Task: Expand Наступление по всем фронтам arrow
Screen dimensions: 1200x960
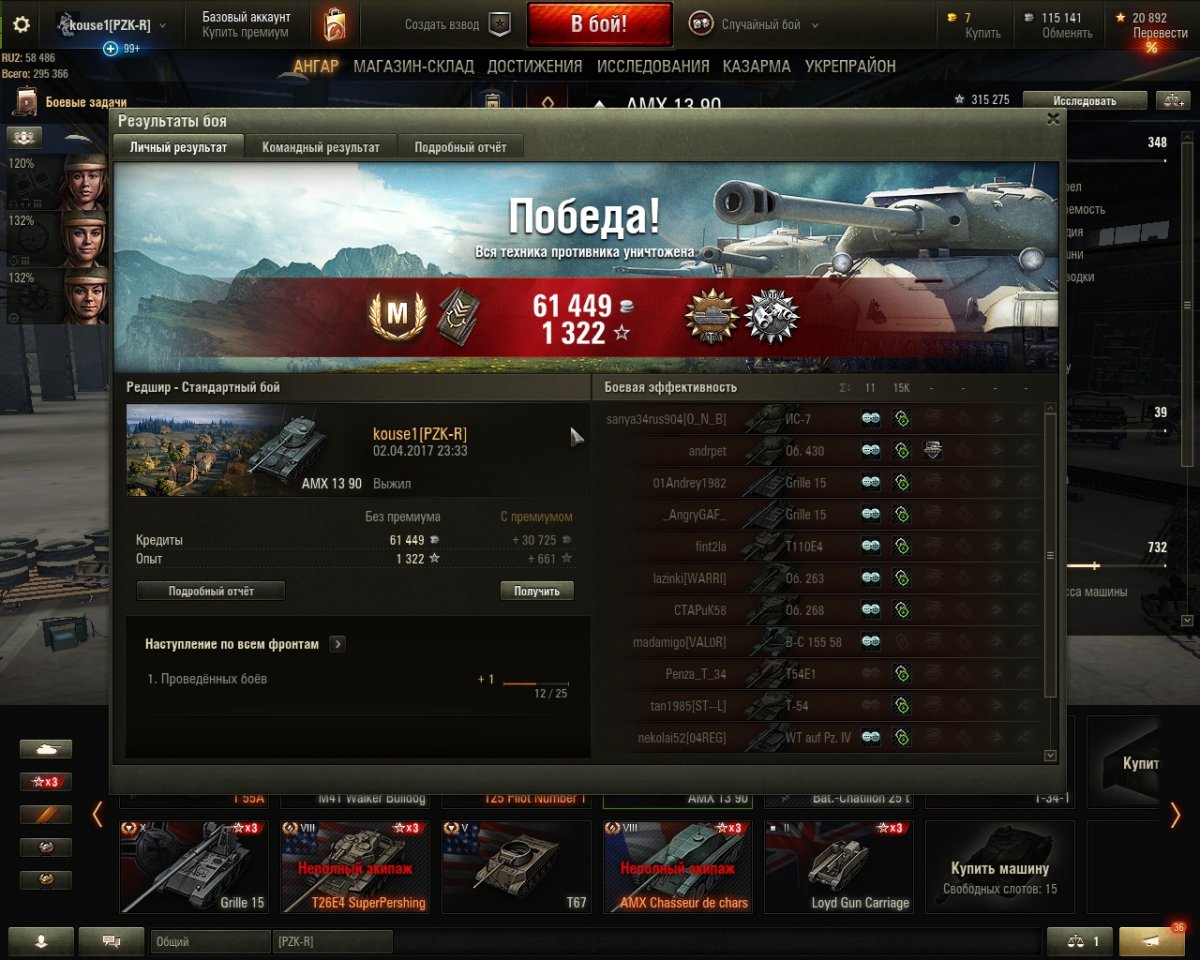Action: pos(338,644)
